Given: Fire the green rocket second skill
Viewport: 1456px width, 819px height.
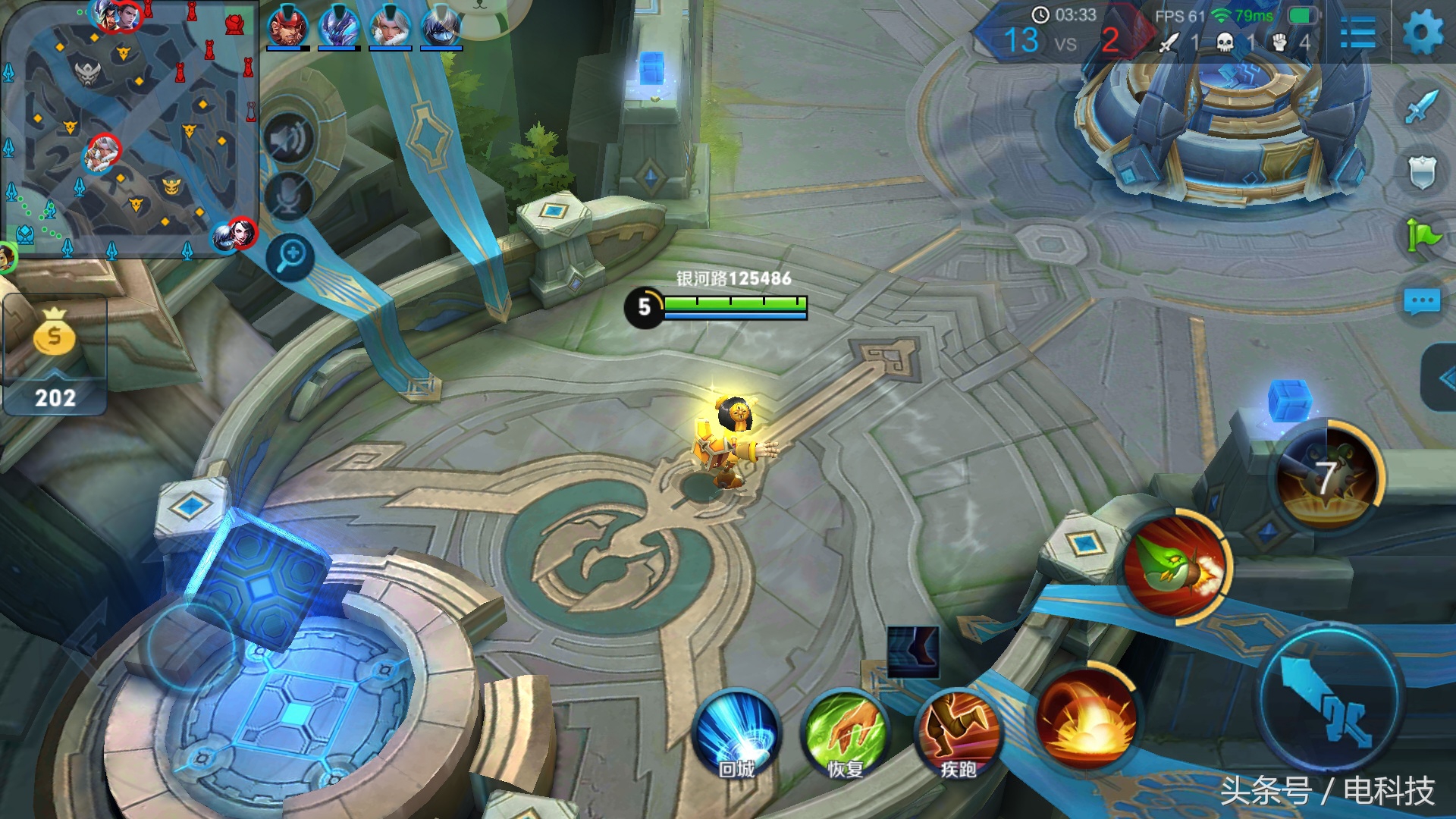Looking at the screenshot, I should click(1177, 569).
